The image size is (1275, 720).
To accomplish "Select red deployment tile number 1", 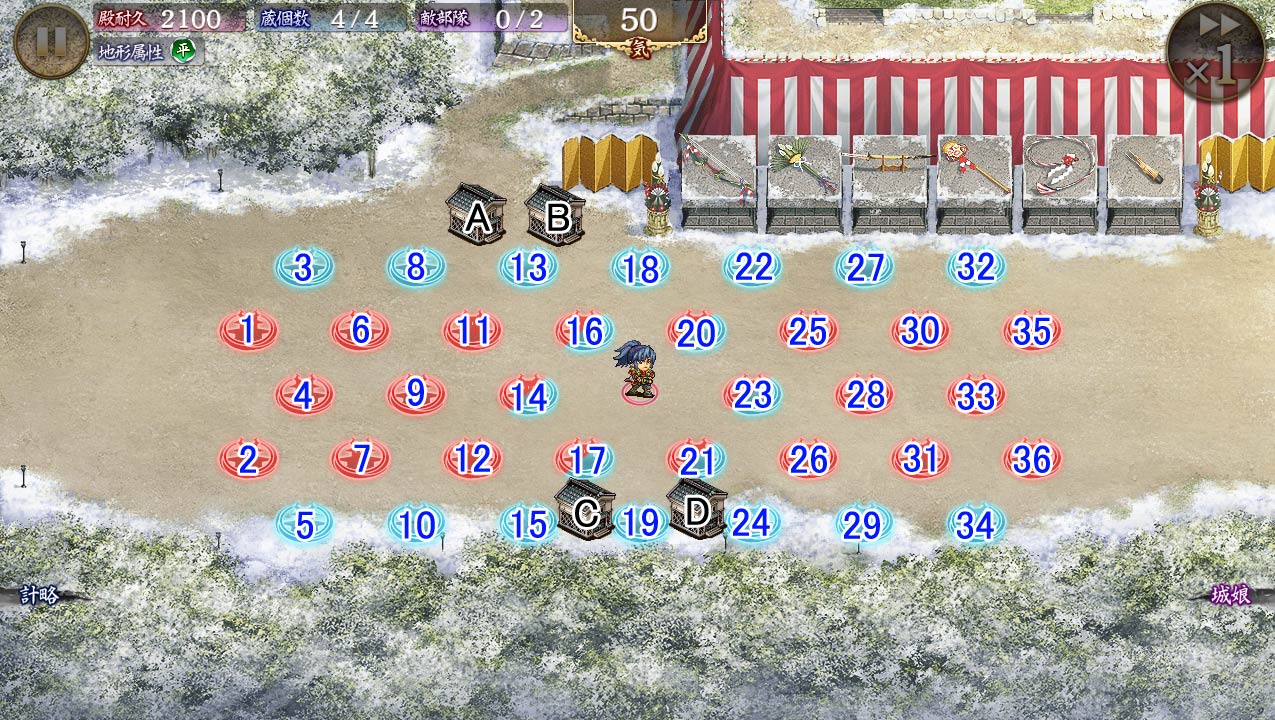I will coord(248,329).
